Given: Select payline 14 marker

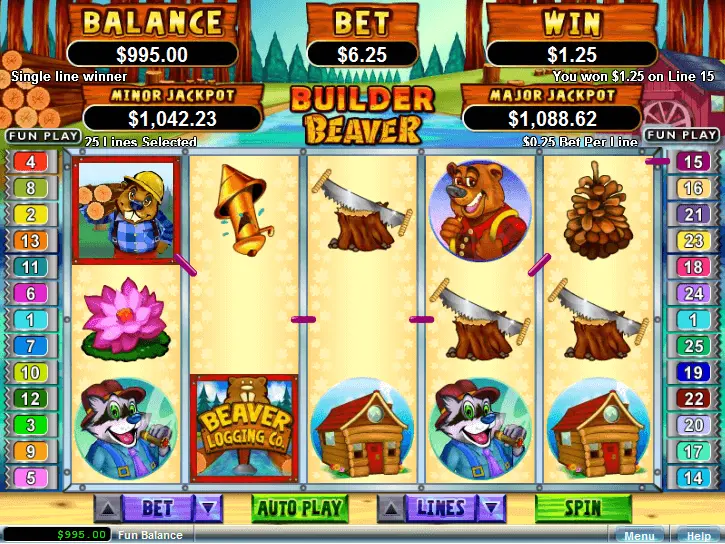Looking at the screenshot, I should tap(692, 478).
